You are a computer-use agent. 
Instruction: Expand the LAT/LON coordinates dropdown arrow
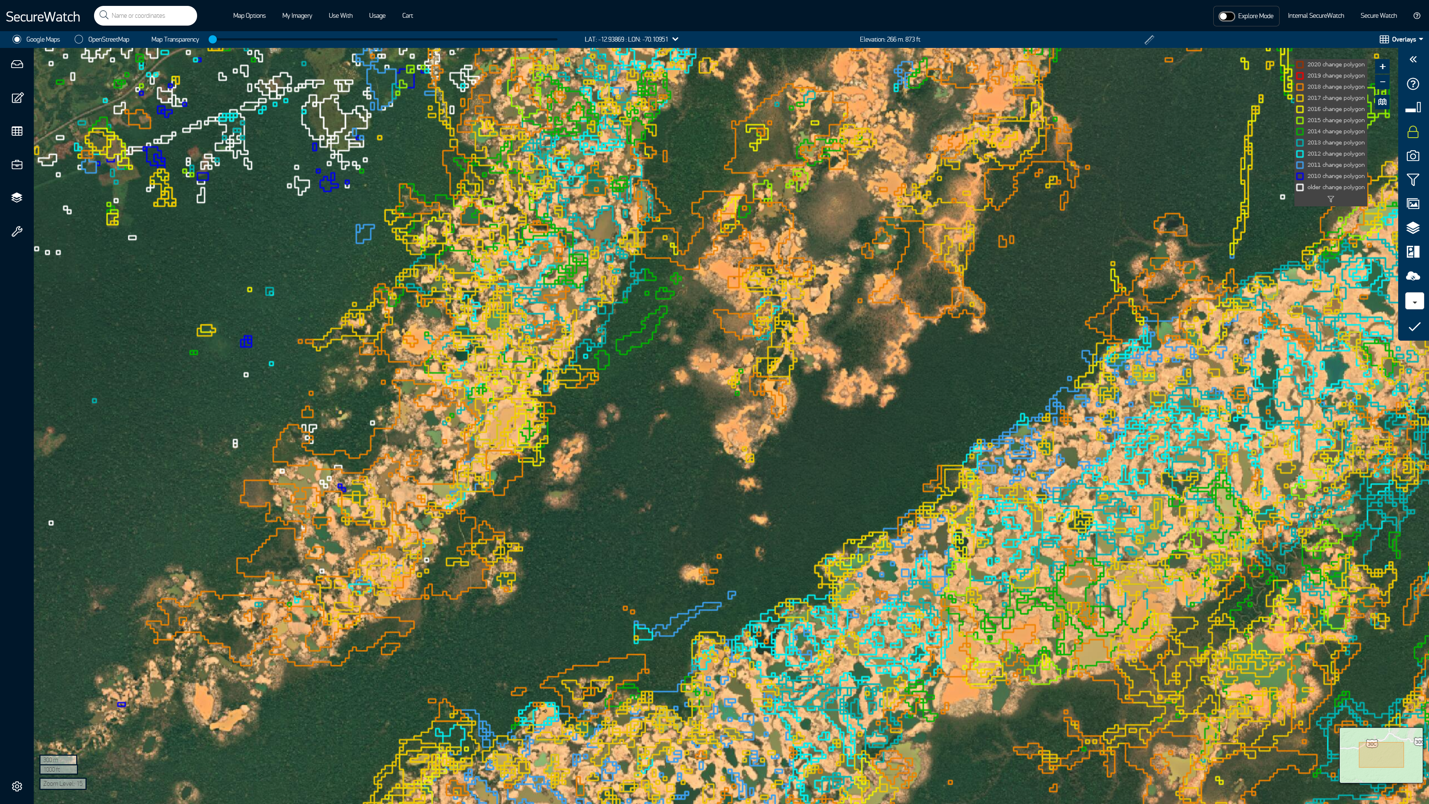point(675,40)
